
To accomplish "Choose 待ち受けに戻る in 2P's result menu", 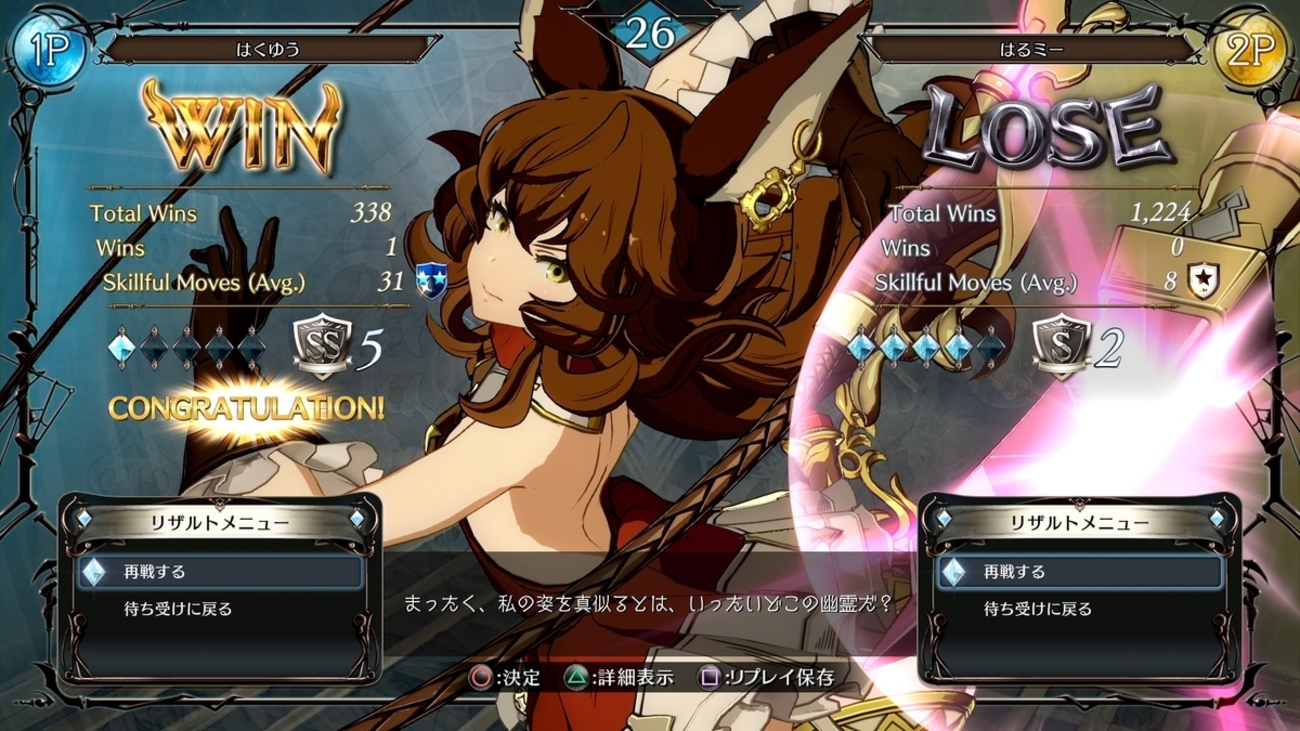I will point(1037,609).
